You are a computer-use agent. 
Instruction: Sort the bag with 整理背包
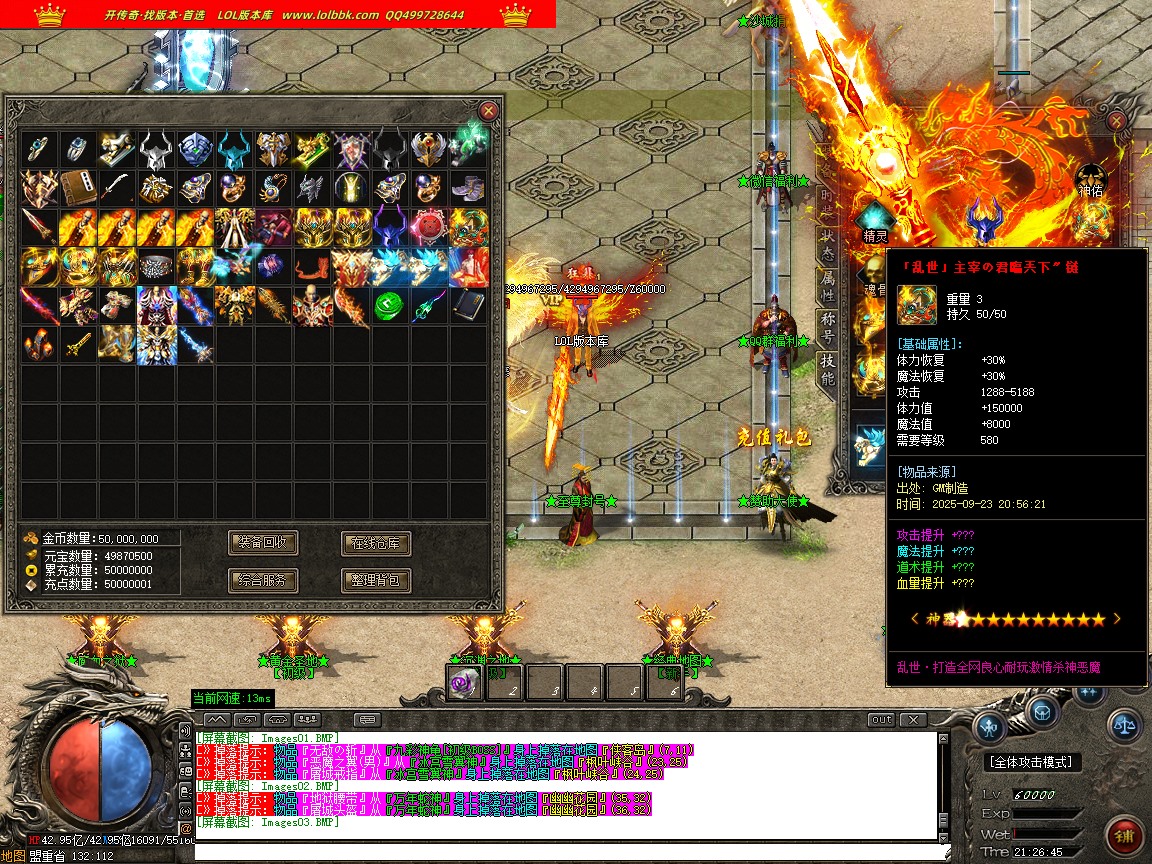(376, 580)
